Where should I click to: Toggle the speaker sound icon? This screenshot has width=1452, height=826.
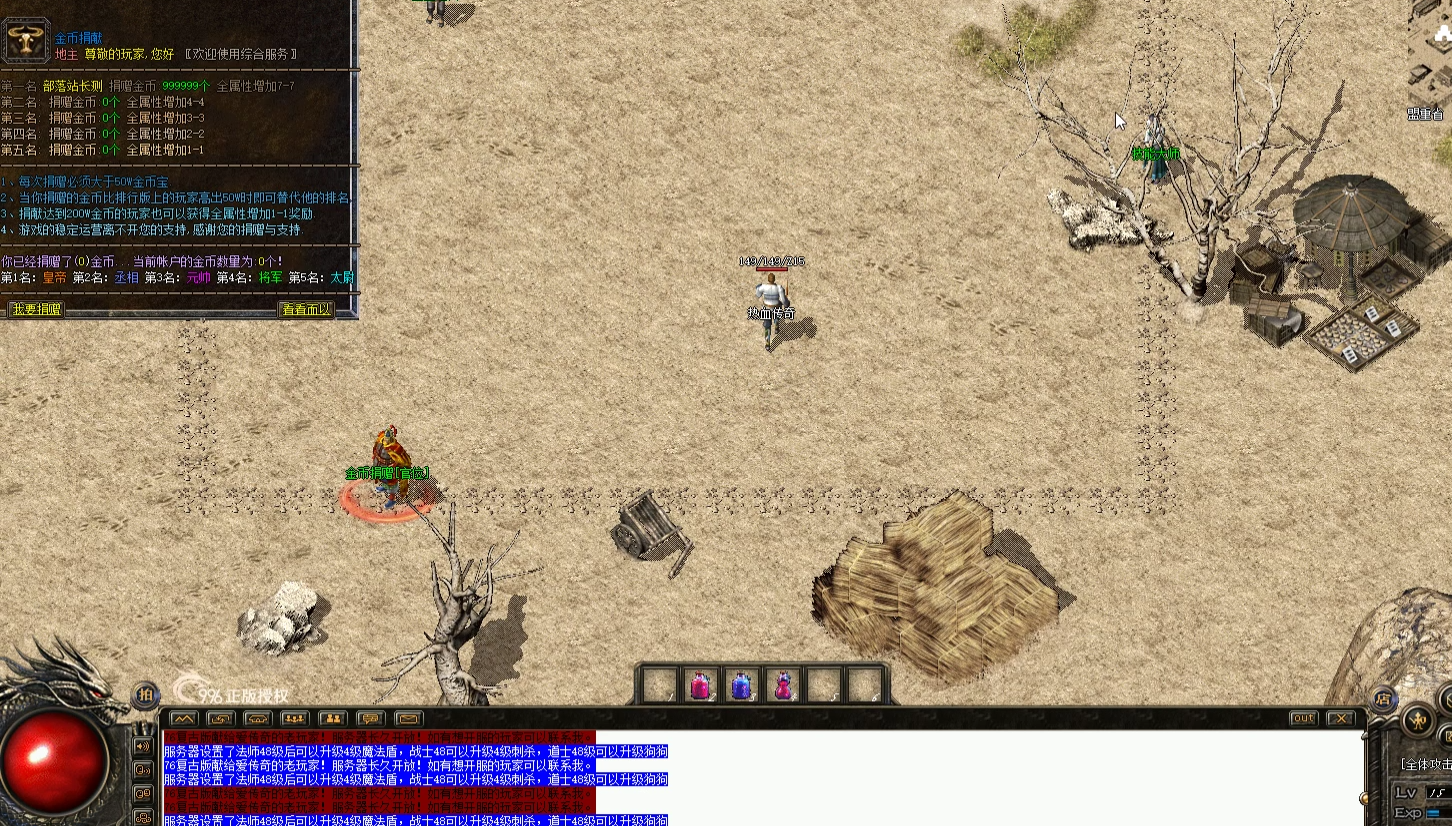click(143, 746)
